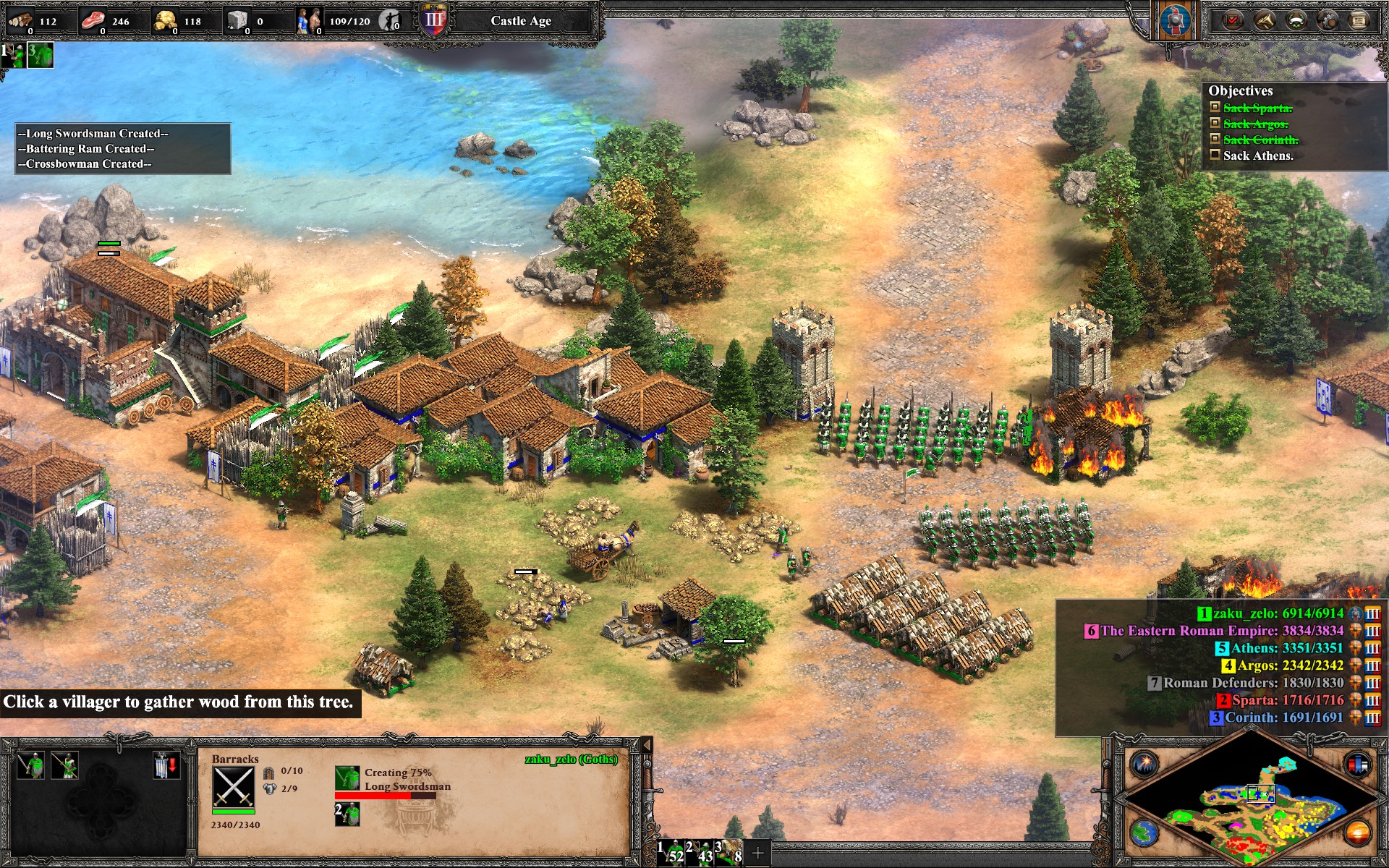Toggle the minimap color banners button
The image size is (1389, 868).
point(1357,764)
